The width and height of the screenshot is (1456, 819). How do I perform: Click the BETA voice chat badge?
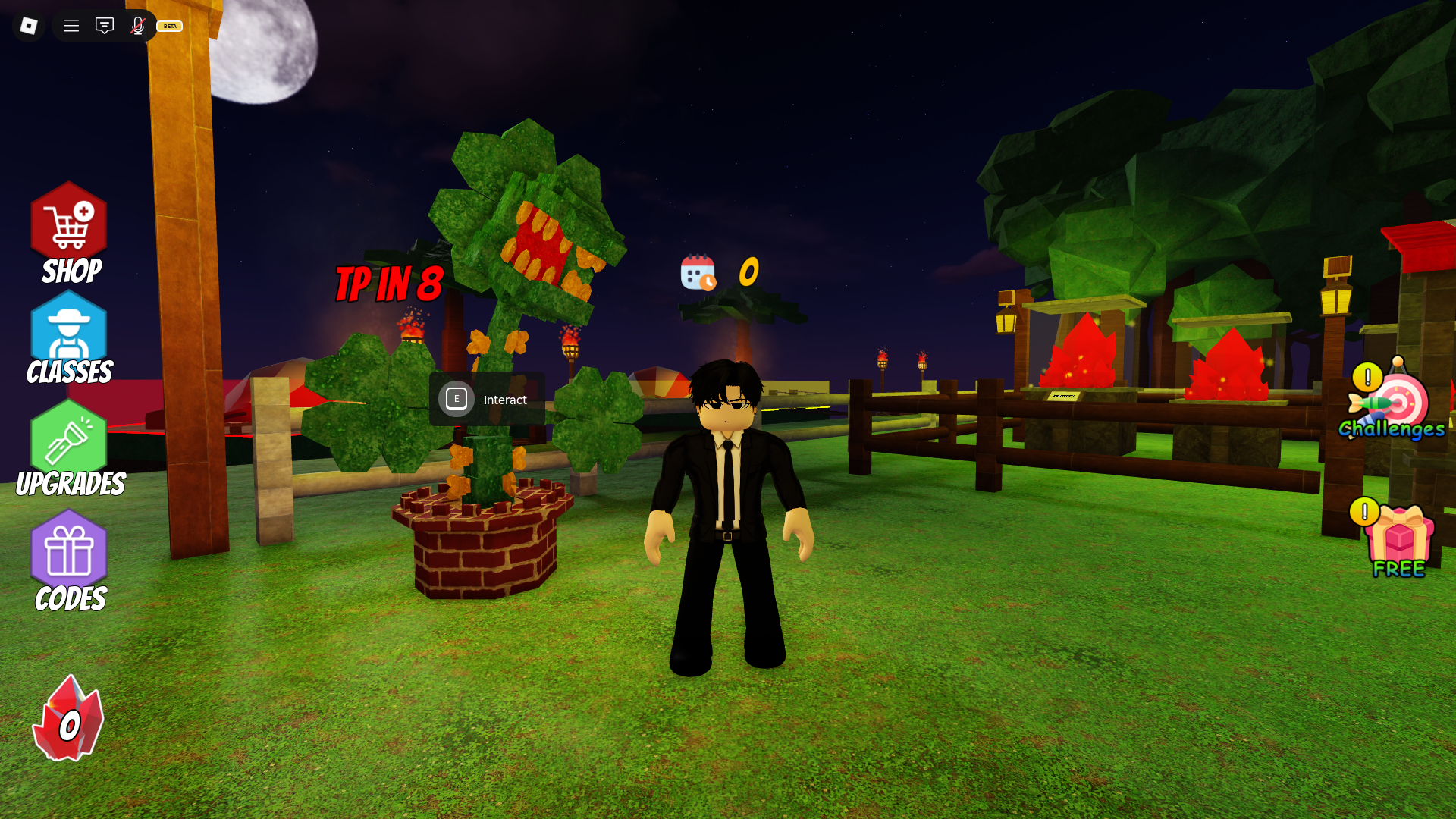pos(168,27)
